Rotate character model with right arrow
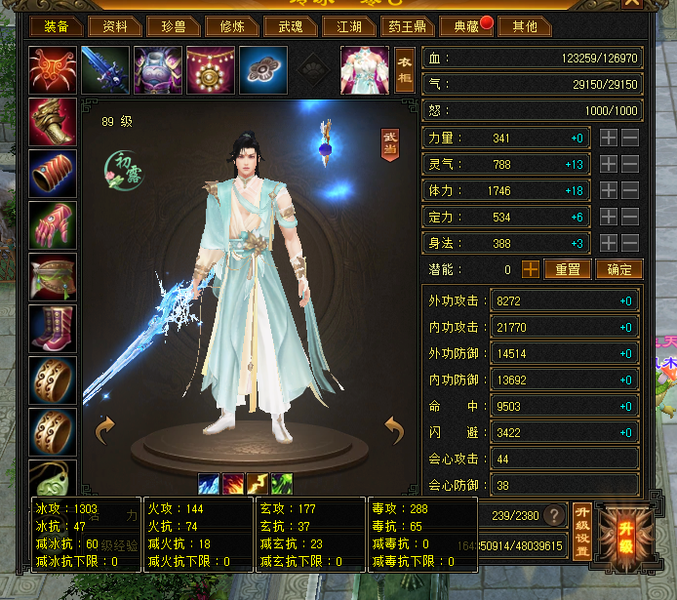This screenshot has height=600, width=677. click(394, 431)
